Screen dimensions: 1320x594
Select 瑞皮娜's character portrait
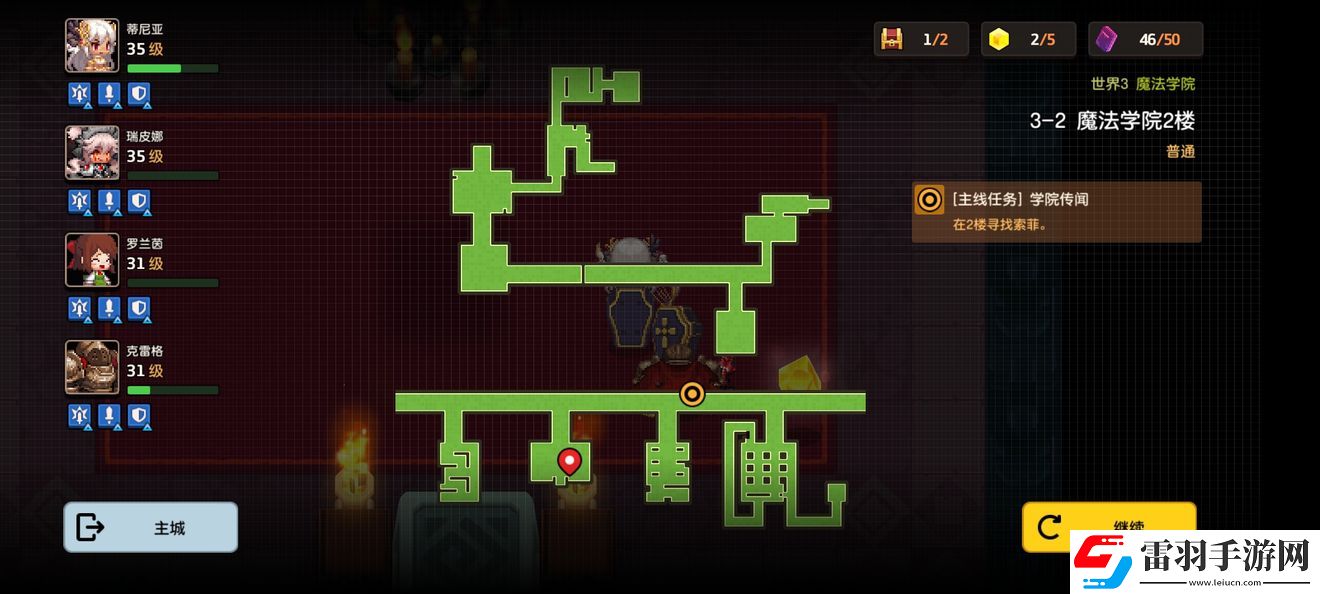[92, 153]
